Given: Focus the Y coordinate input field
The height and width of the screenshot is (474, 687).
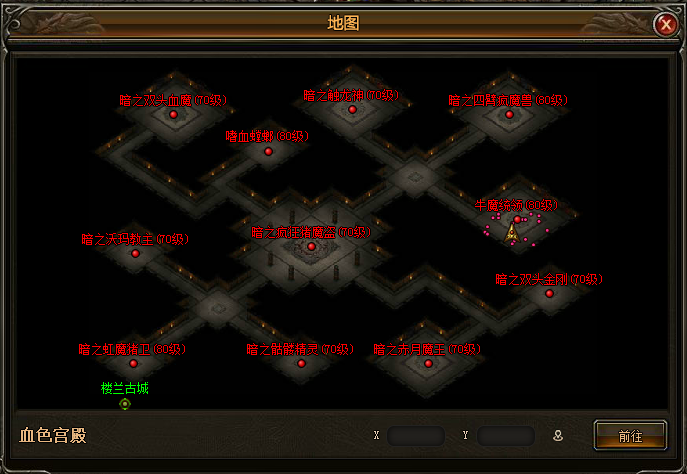Looking at the screenshot, I should tap(506, 436).
